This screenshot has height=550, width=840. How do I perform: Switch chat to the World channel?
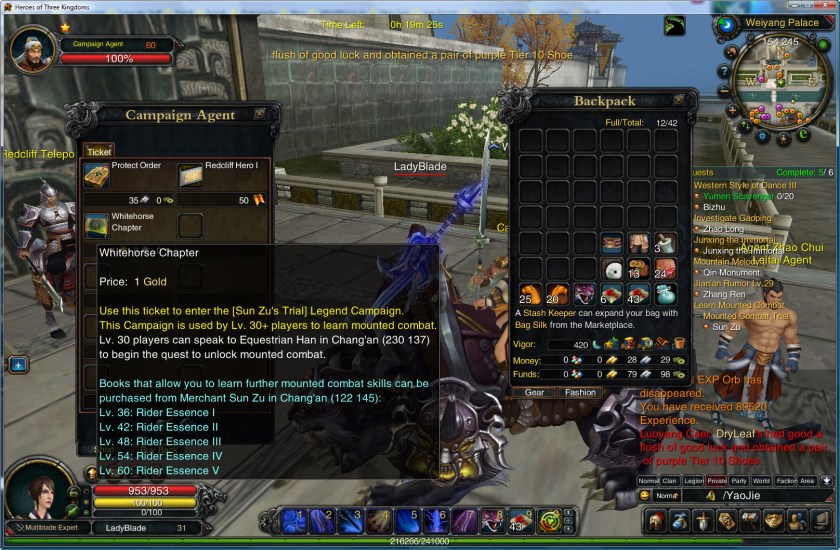click(763, 481)
